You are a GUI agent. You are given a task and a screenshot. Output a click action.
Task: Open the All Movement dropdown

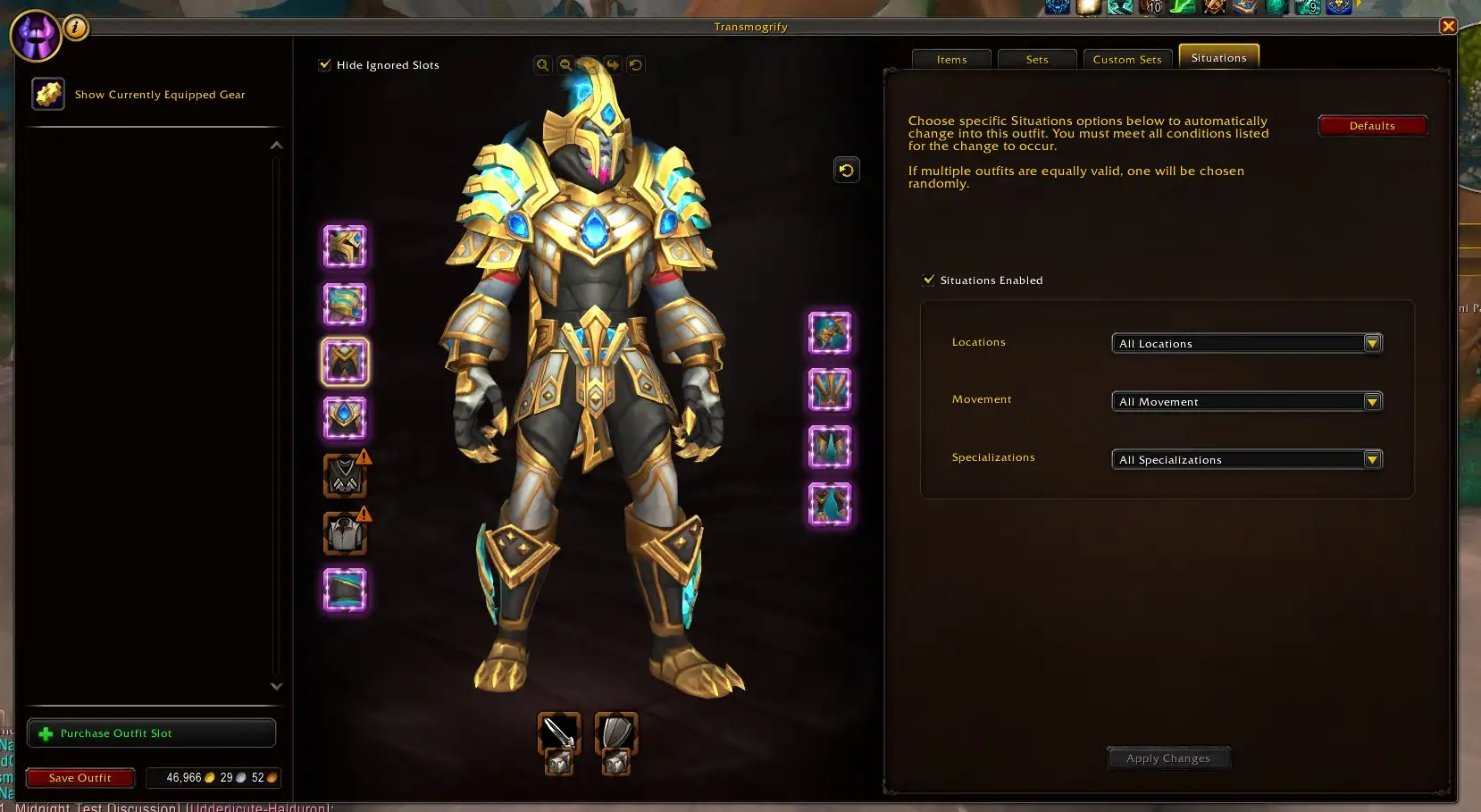(x=1246, y=402)
